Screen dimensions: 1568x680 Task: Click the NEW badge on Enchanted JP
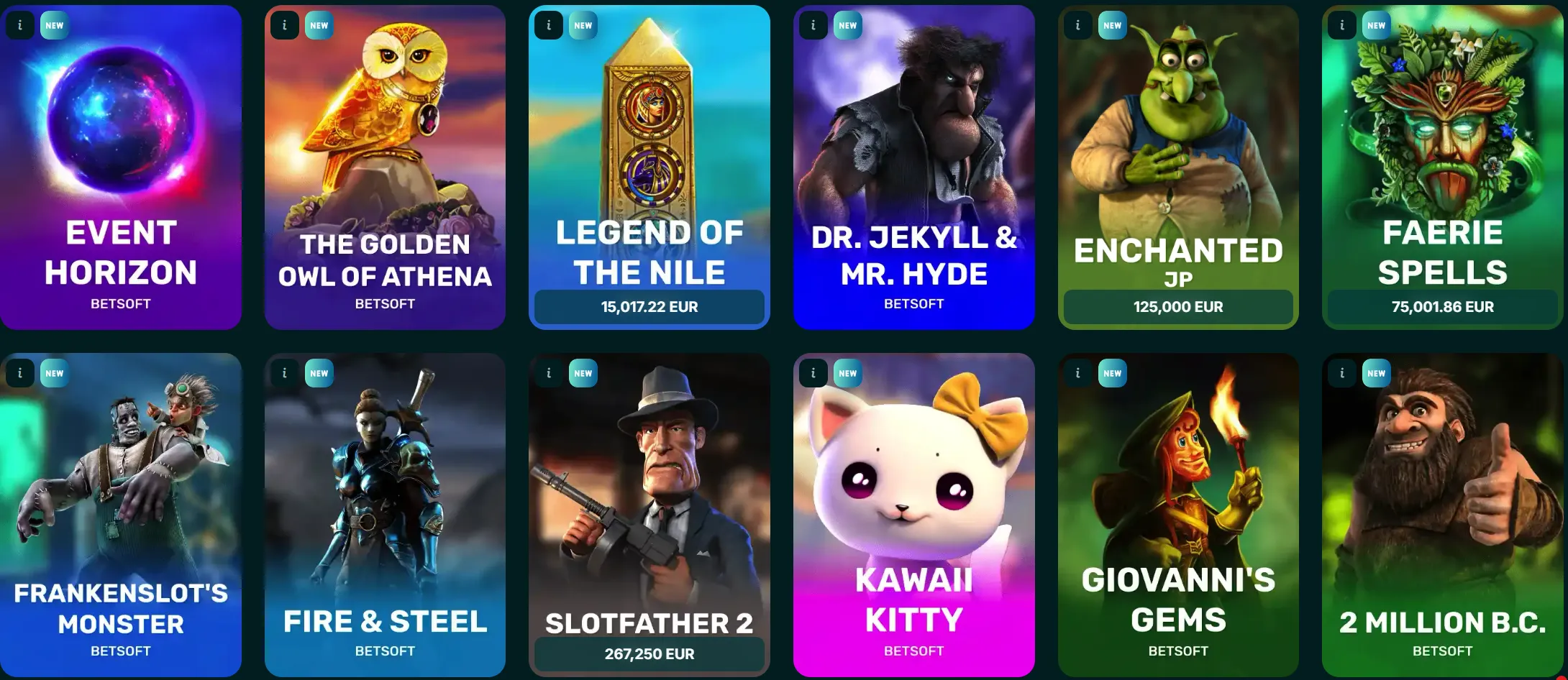pyautogui.click(x=1112, y=25)
